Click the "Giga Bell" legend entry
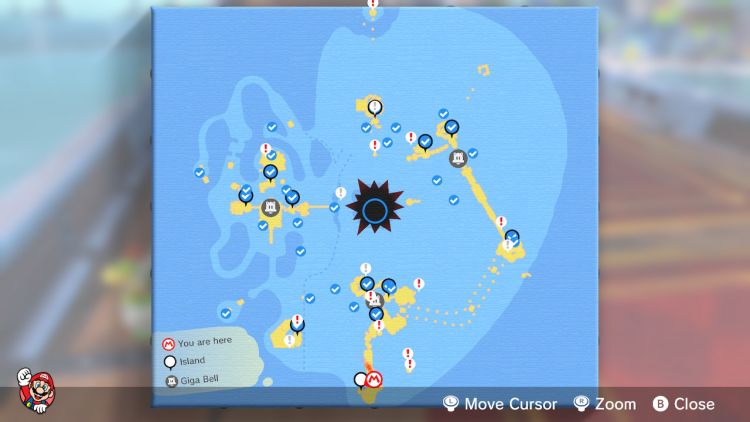 point(196,380)
